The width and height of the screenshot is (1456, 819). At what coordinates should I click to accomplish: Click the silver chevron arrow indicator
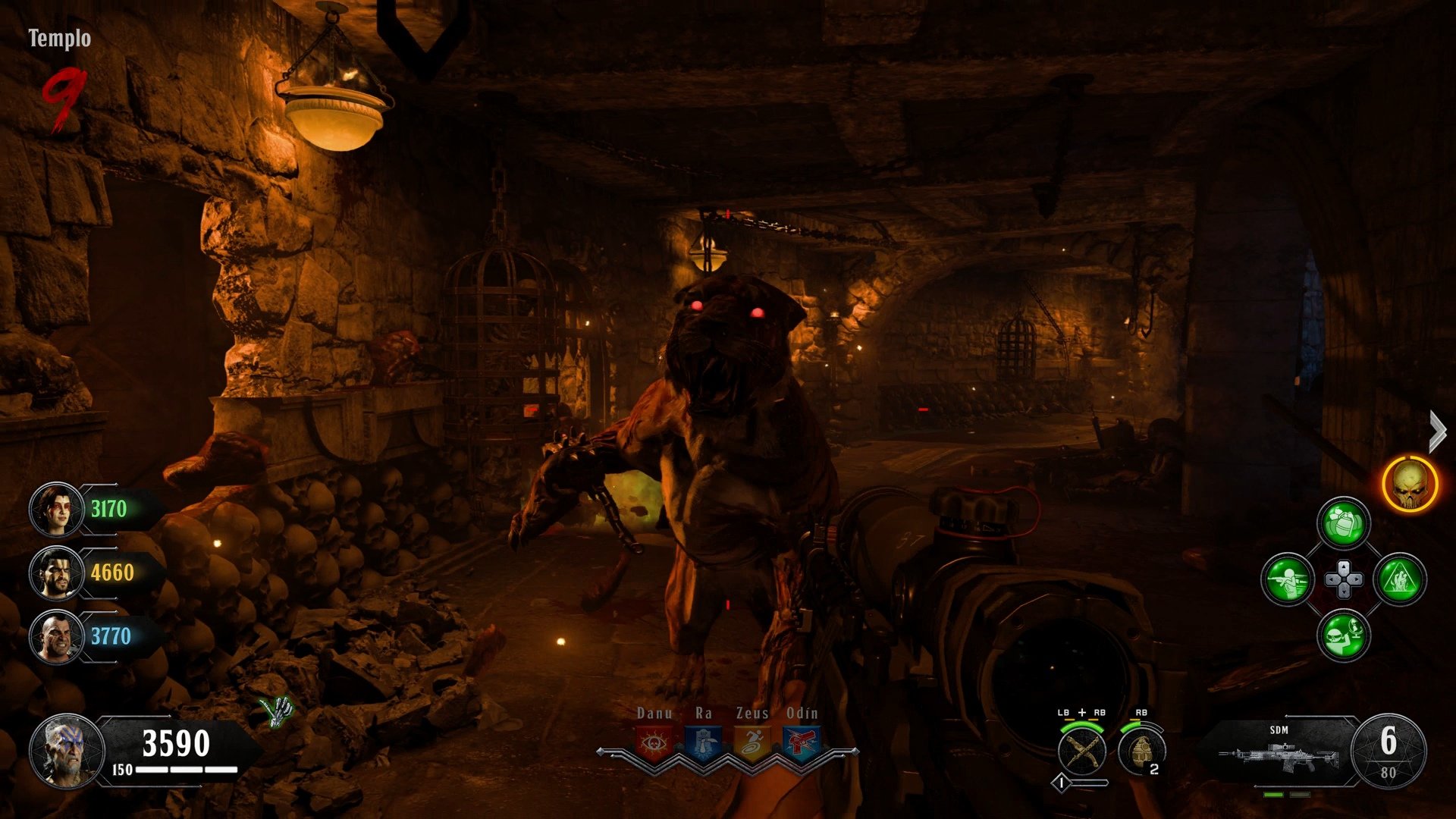tap(1437, 431)
